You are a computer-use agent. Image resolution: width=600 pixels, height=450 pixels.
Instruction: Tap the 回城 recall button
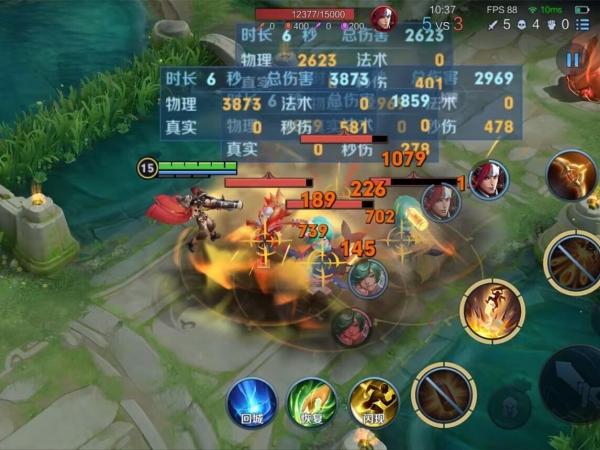pyautogui.click(x=251, y=403)
